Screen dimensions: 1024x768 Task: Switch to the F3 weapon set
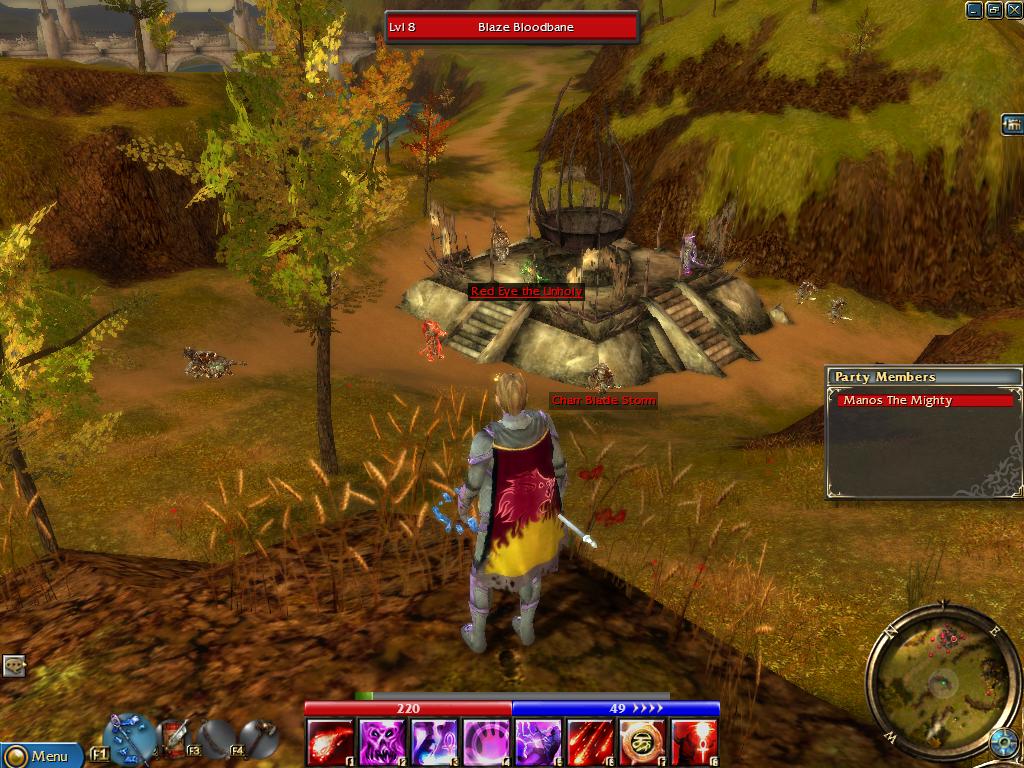(176, 737)
